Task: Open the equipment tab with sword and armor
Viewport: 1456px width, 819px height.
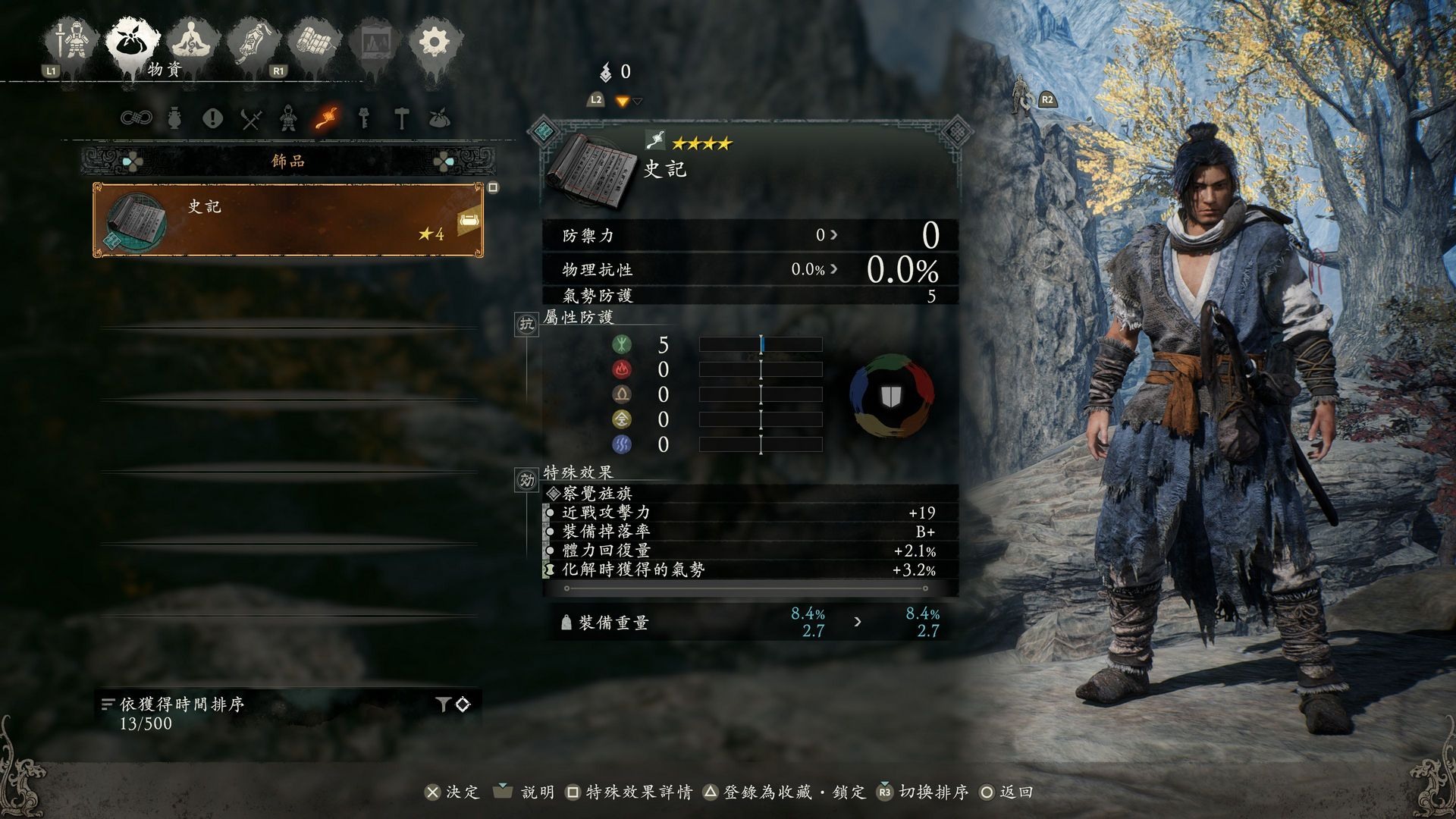Action: click(x=74, y=42)
